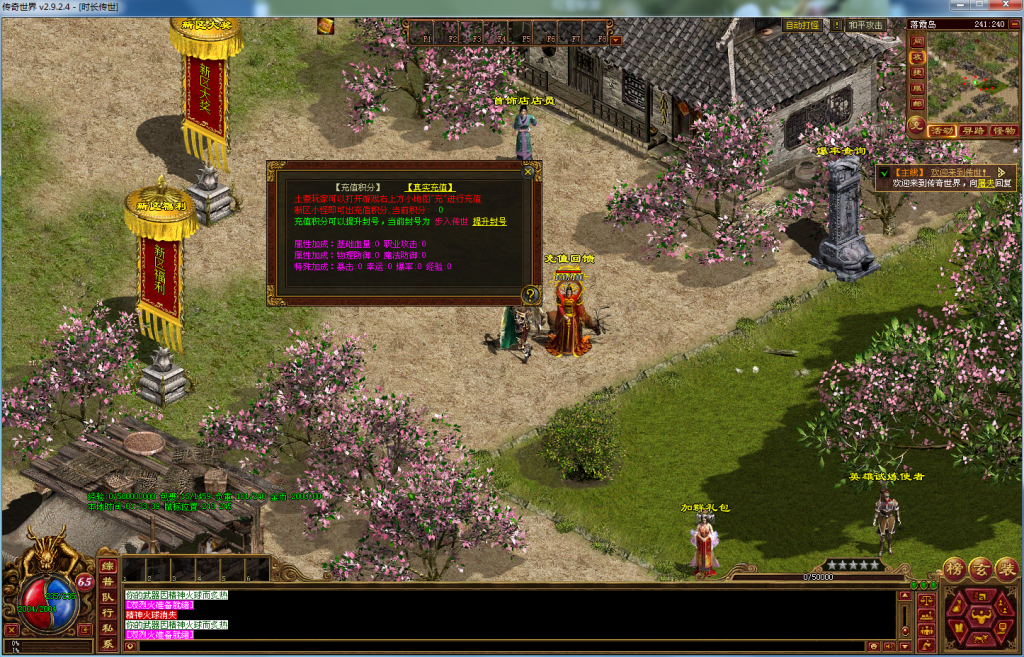Open the 活动 tab under the minimap

point(942,131)
